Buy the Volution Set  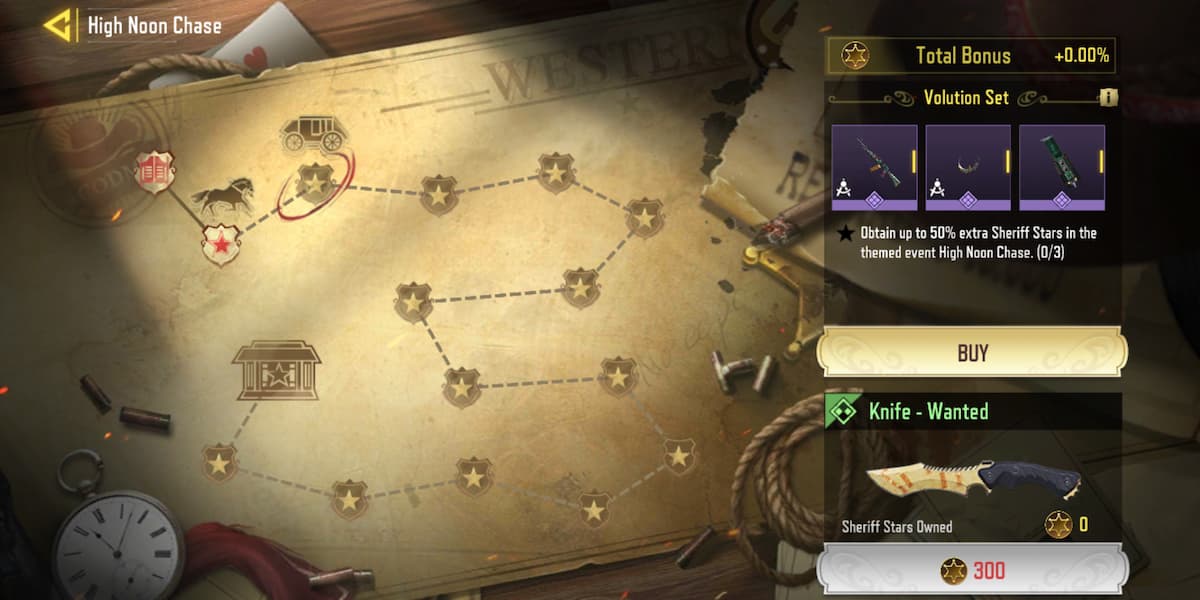pyautogui.click(x=972, y=352)
